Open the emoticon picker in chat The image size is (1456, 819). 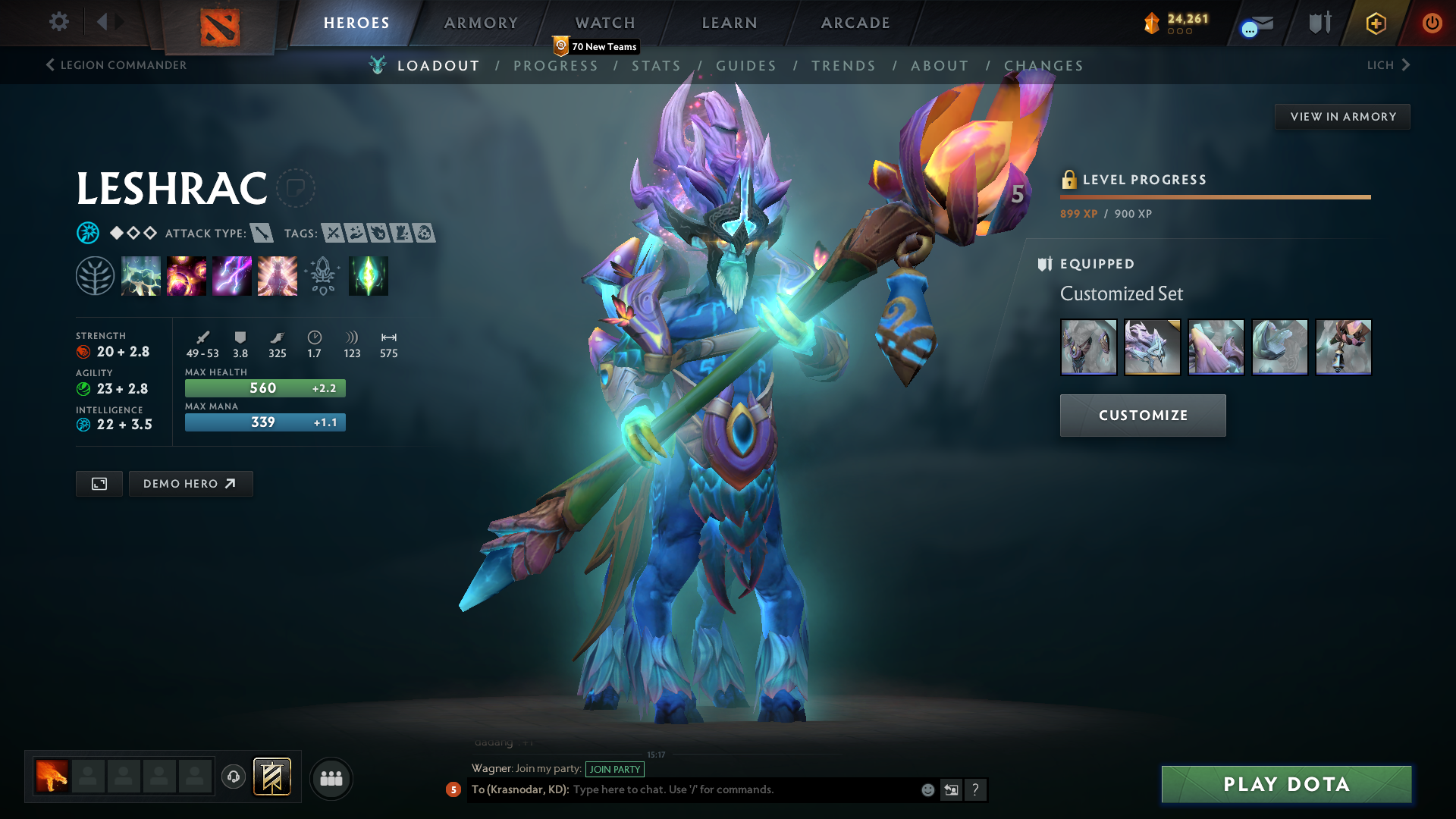[x=927, y=789]
